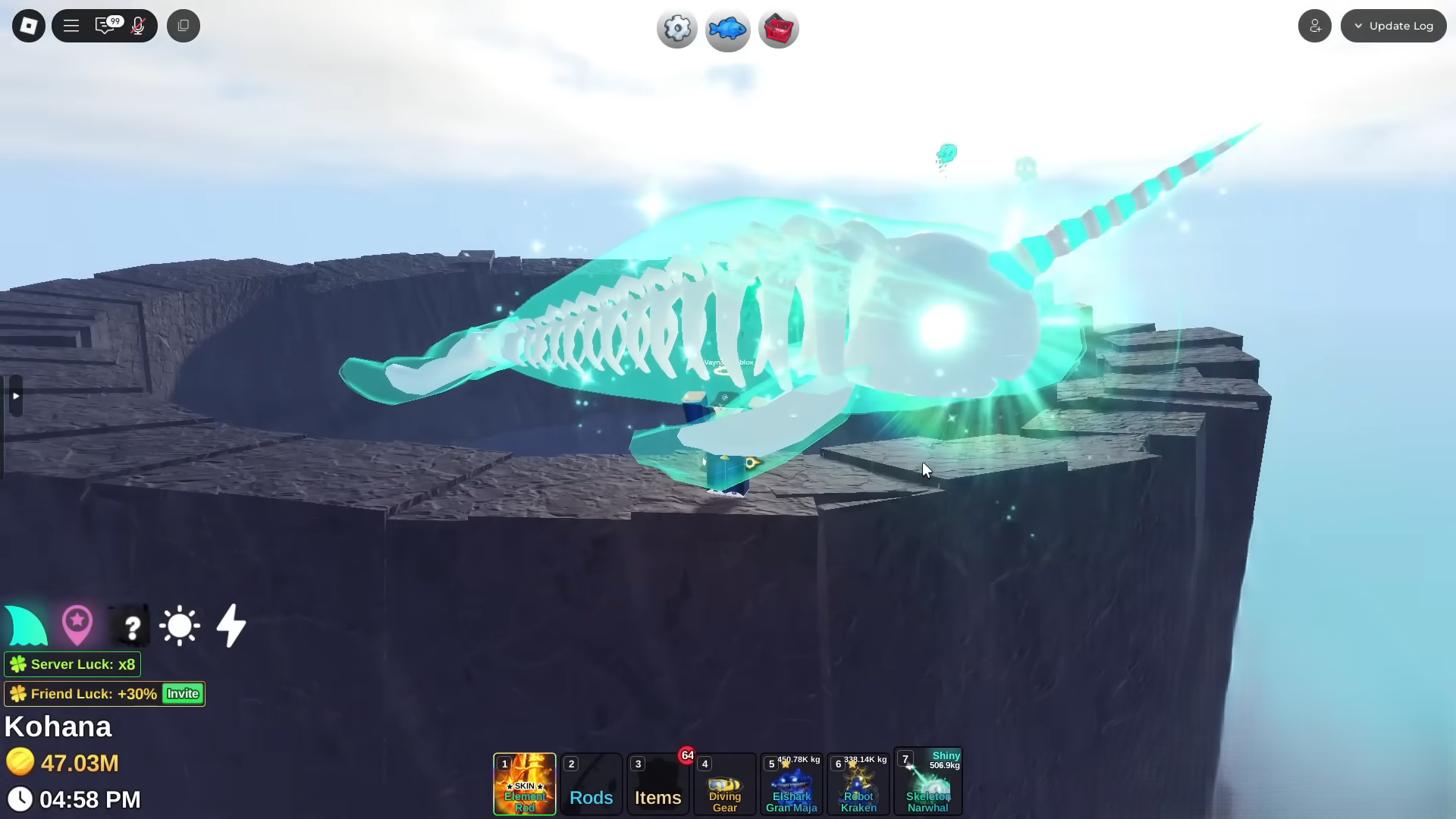Click the teal shark fin icon

(26, 625)
